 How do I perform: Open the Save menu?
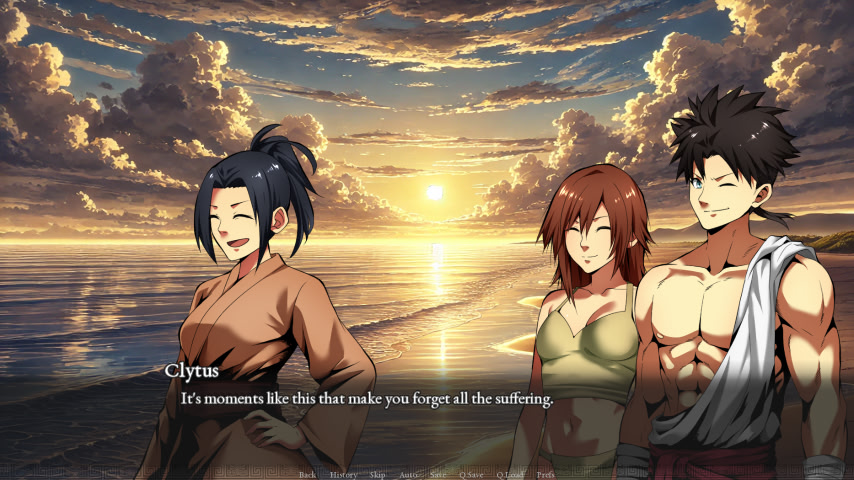click(438, 474)
